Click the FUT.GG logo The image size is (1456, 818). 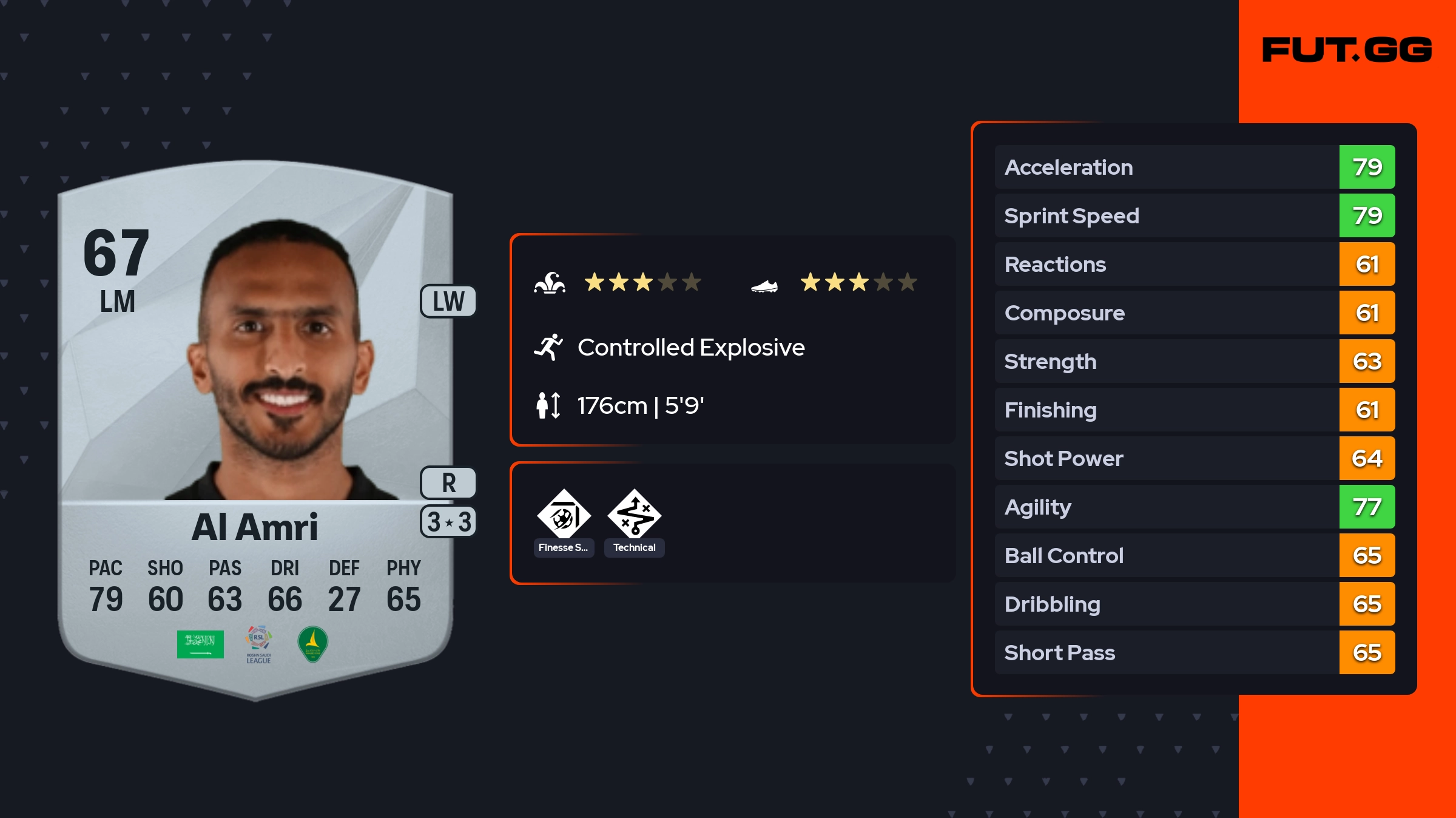[1347, 50]
